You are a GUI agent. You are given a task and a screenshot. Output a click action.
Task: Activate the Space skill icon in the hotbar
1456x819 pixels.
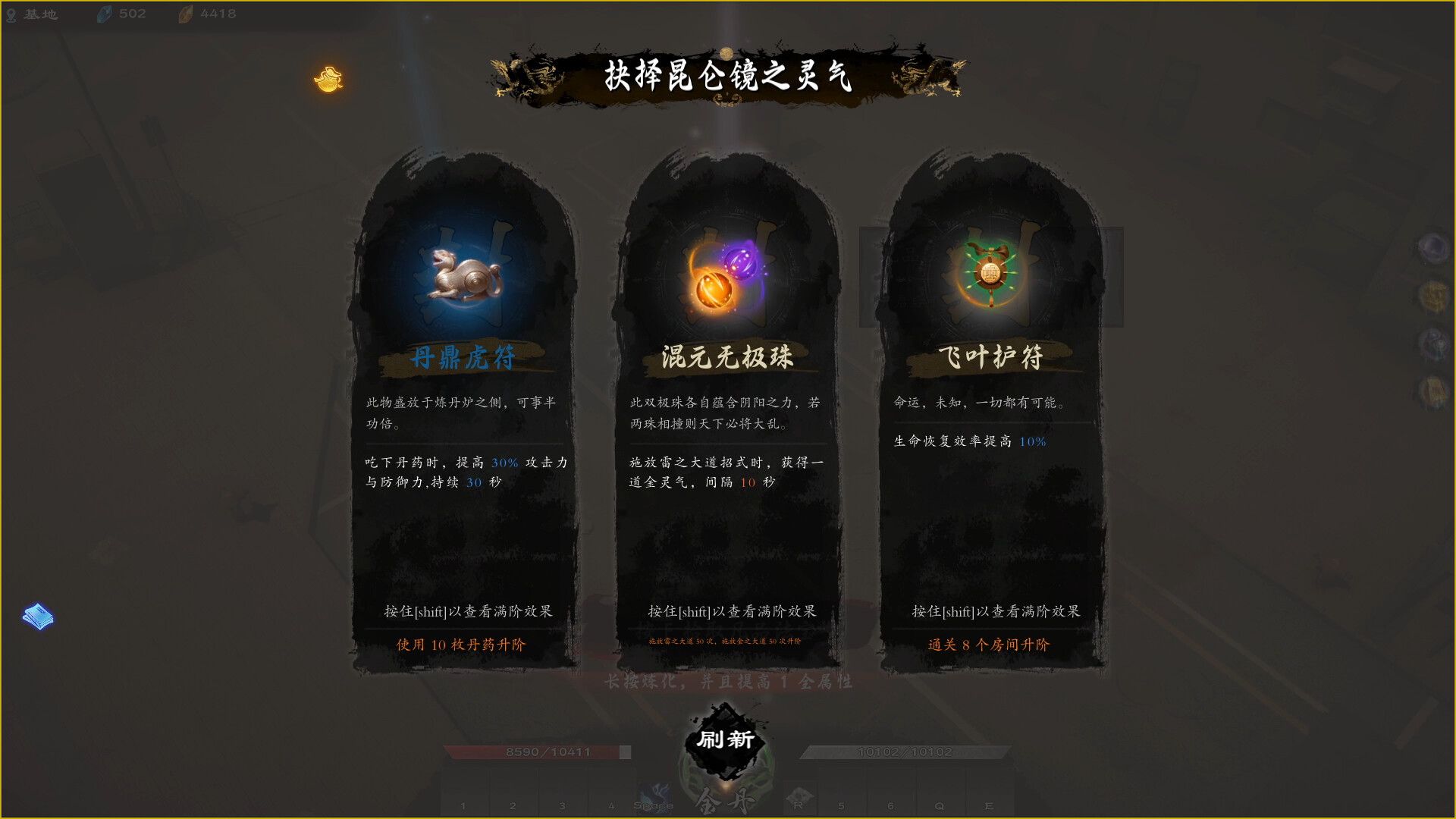(656, 795)
